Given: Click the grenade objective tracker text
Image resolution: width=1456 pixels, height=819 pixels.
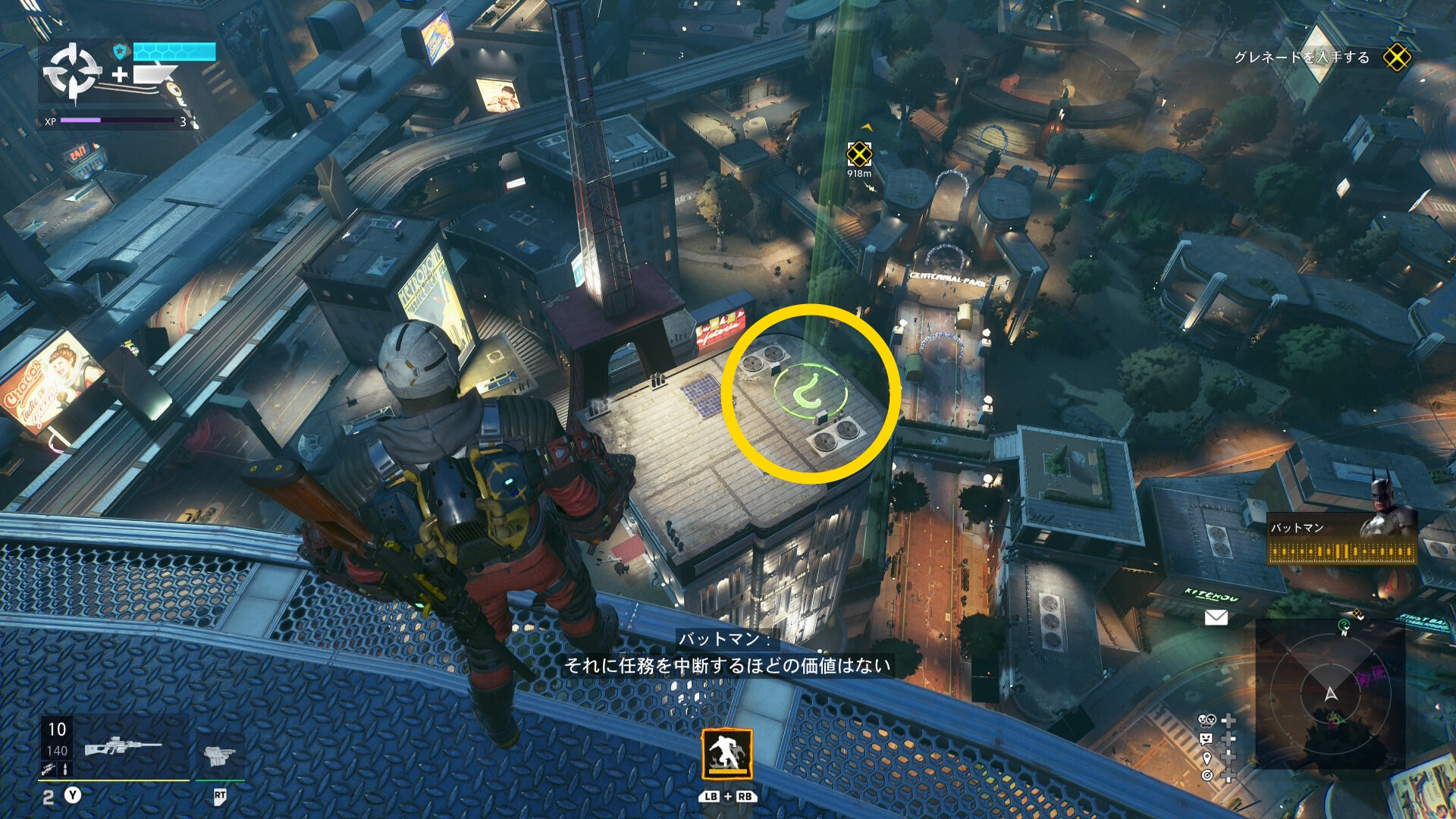Looking at the screenshot, I should click(x=1301, y=58).
